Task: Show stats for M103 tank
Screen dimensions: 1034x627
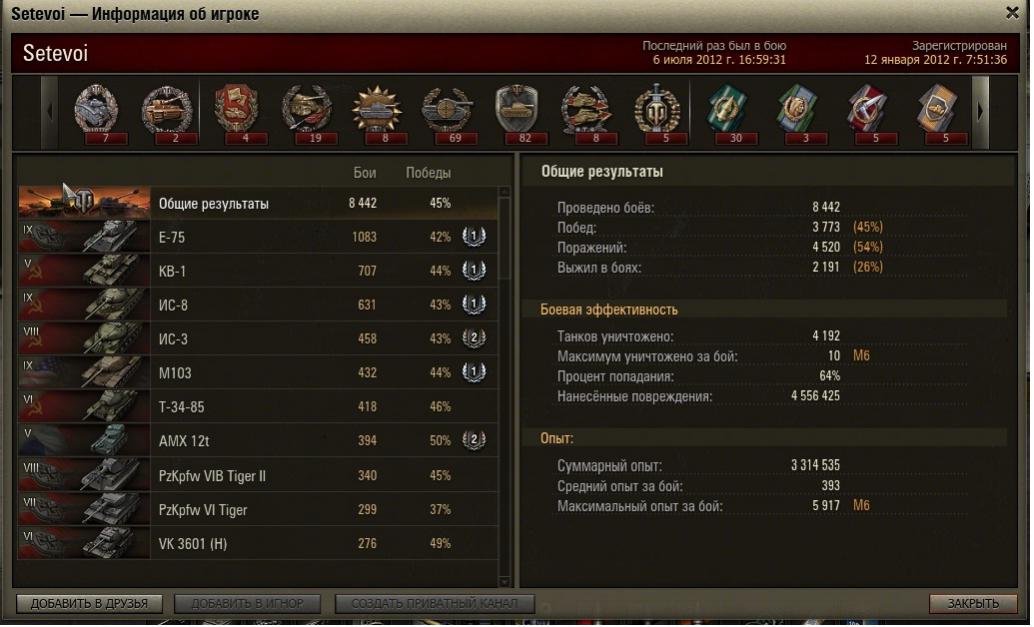Action: pyautogui.click(x=257, y=373)
